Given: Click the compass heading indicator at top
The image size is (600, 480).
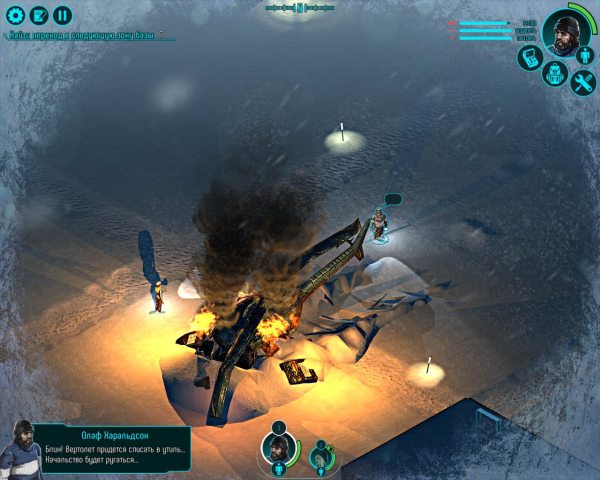Looking at the screenshot, I should 299,6.
